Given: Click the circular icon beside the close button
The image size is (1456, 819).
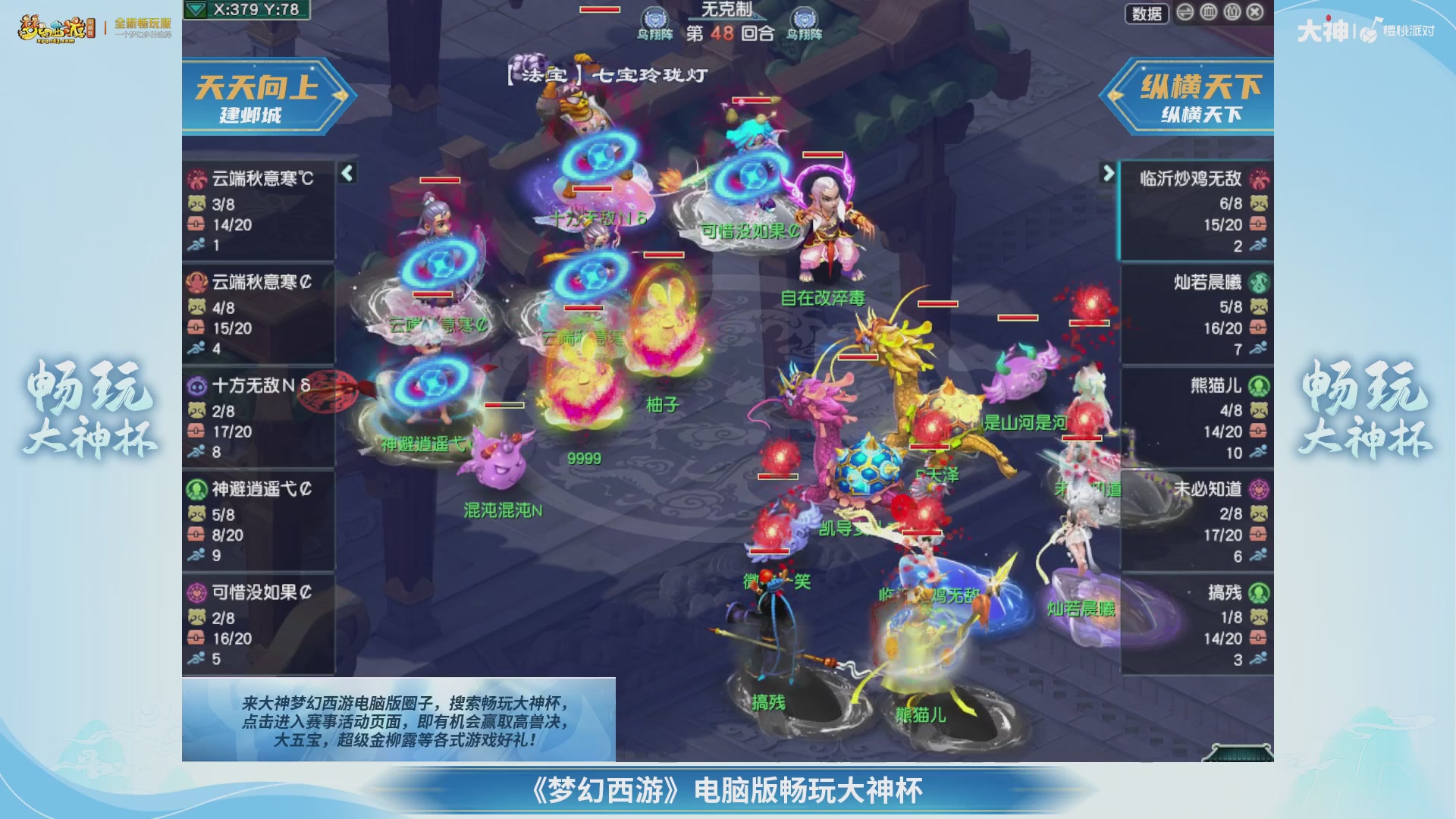Looking at the screenshot, I should click(x=1232, y=12).
